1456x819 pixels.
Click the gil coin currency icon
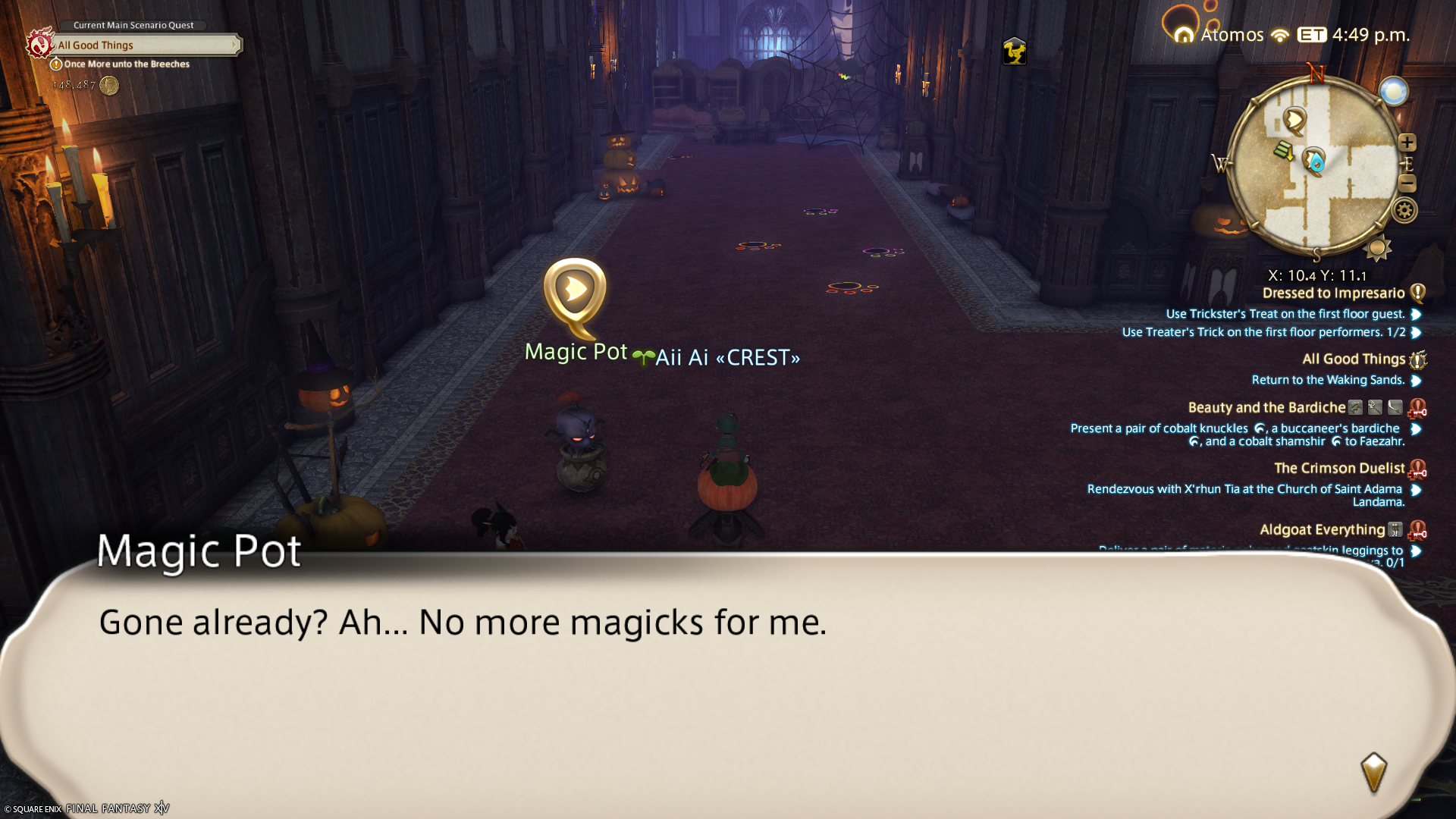(109, 86)
